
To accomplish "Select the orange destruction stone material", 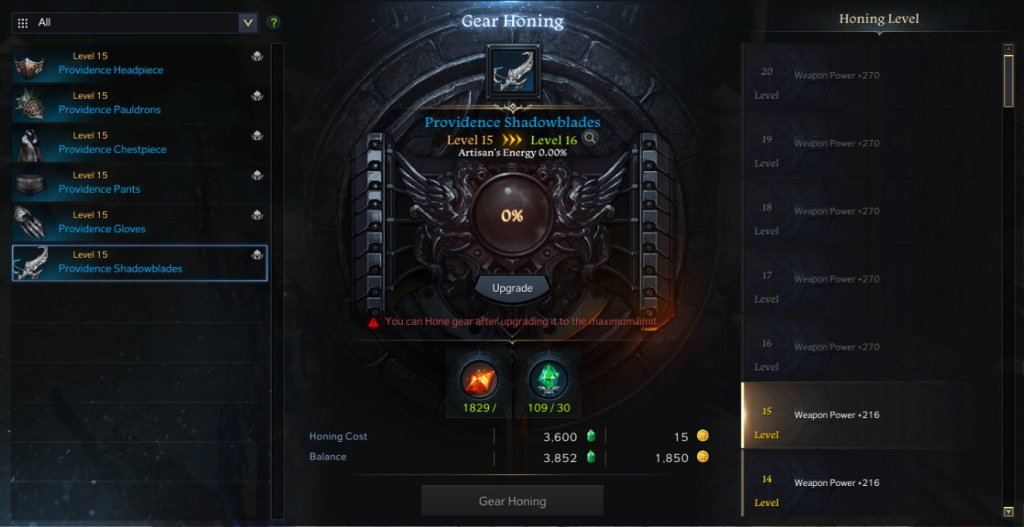I will coord(479,379).
